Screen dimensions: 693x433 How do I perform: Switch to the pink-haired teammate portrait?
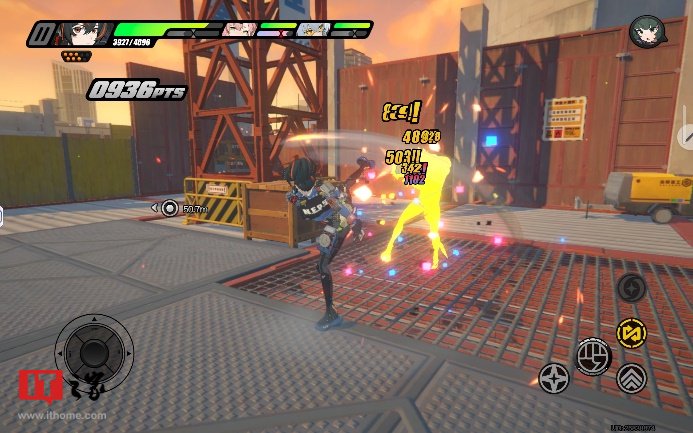237,30
